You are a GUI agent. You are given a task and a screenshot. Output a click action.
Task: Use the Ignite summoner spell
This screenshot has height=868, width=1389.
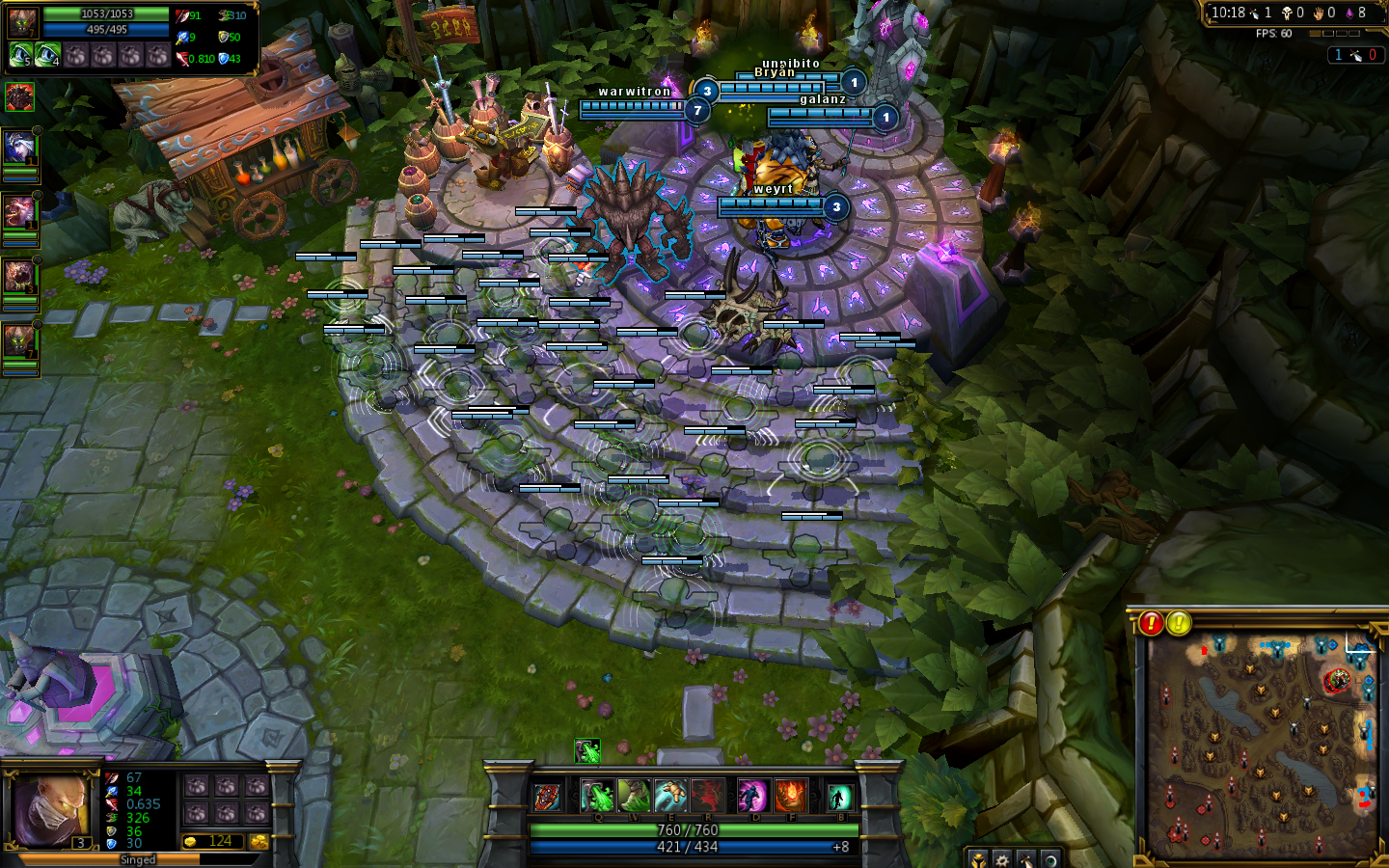790,797
